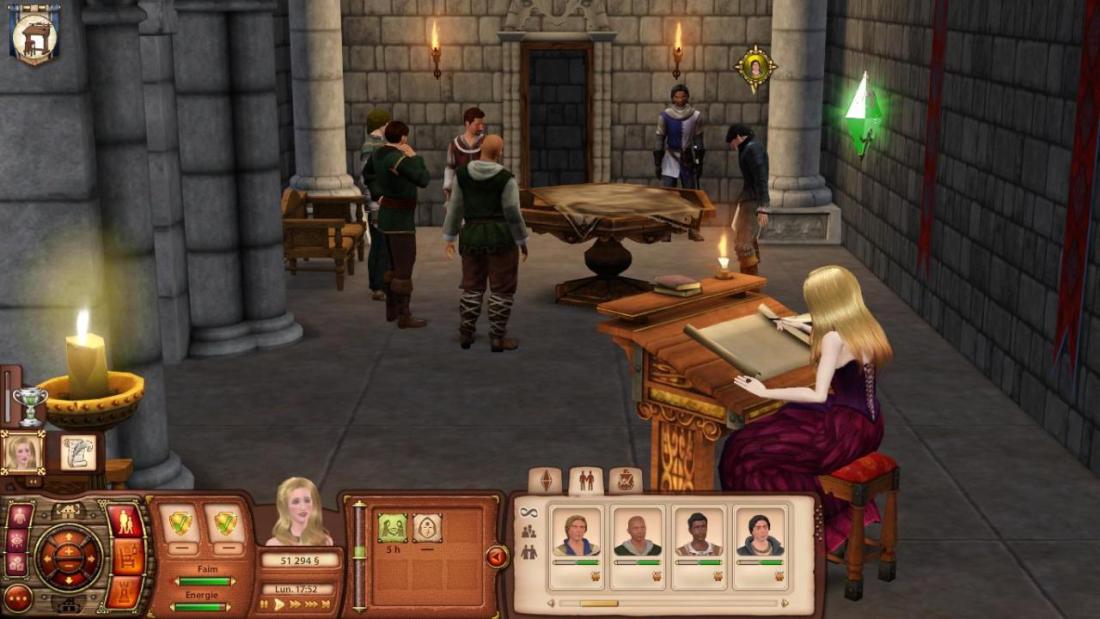Select the bald man relationship portrait
This screenshot has height=619, width=1100.
(637, 533)
